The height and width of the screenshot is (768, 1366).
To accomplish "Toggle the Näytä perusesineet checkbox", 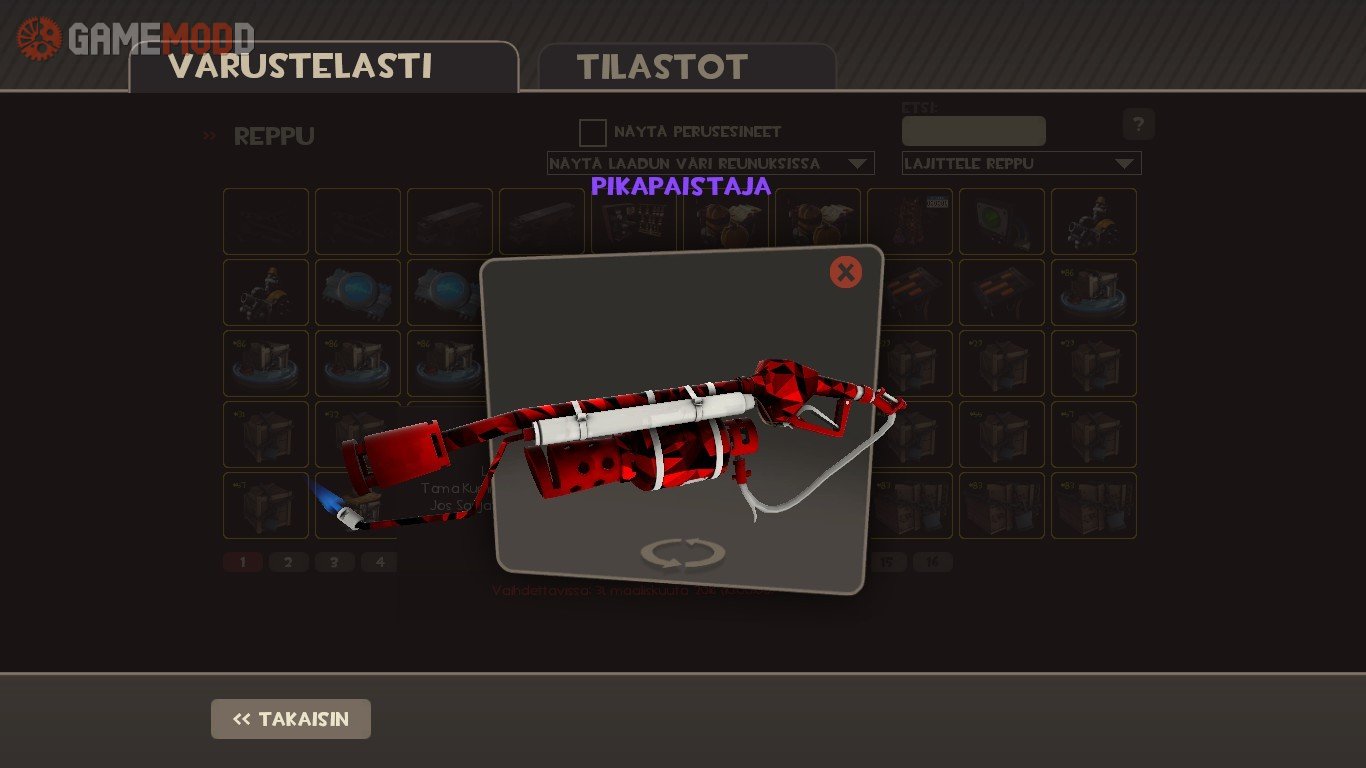I will pos(593,133).
